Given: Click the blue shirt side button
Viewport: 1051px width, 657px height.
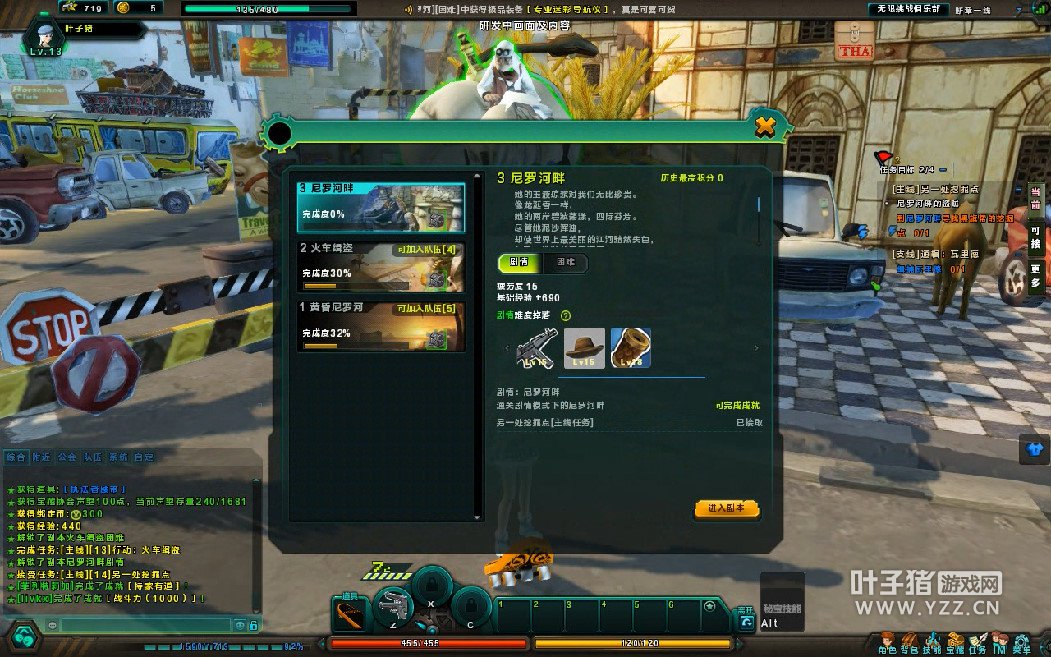Looking at the screenshot, I should point(1035,449).
